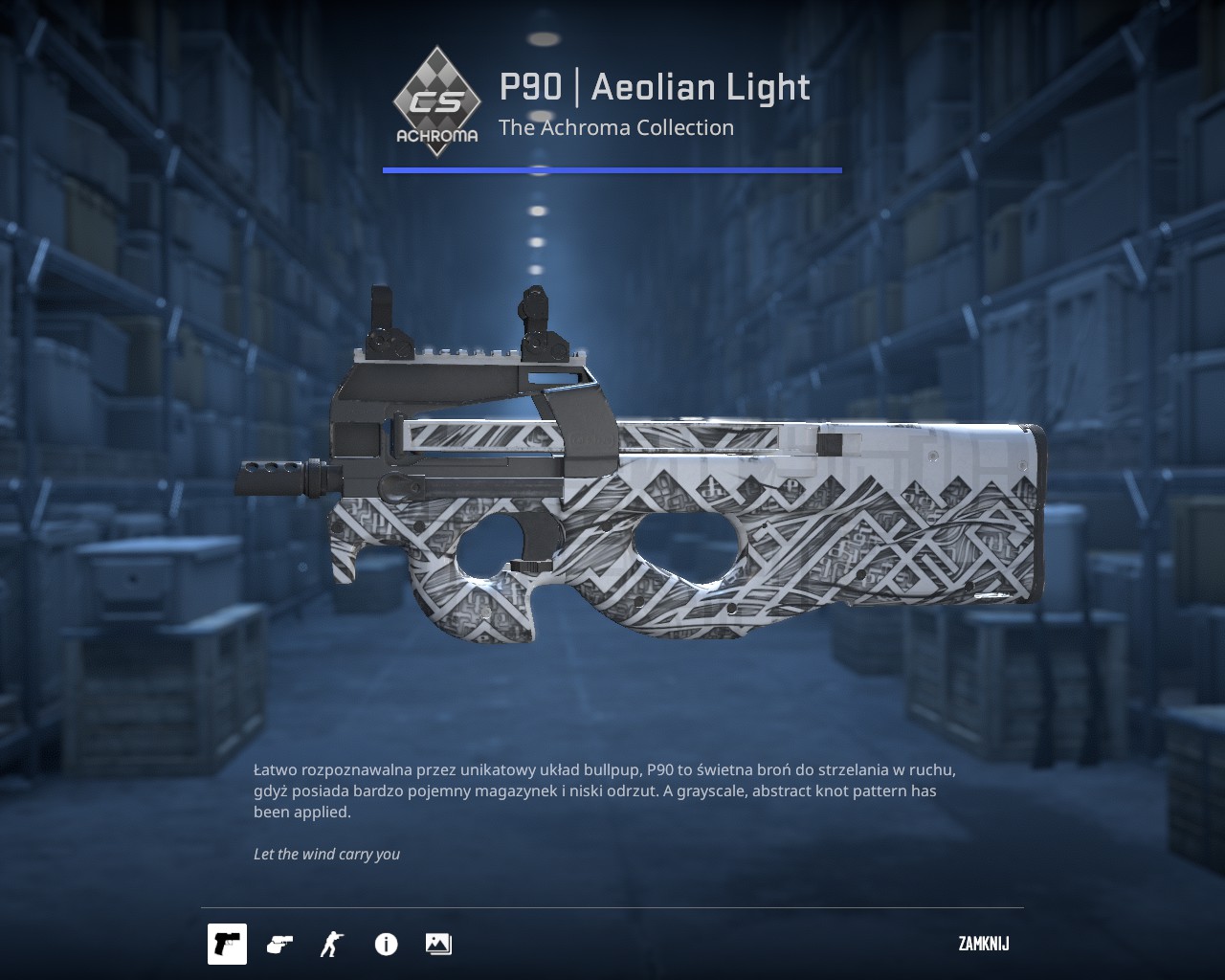The width and height of the screenshot is (1225, 980).
Task: Show the weapon on the character model
Action: coord(332,944)
